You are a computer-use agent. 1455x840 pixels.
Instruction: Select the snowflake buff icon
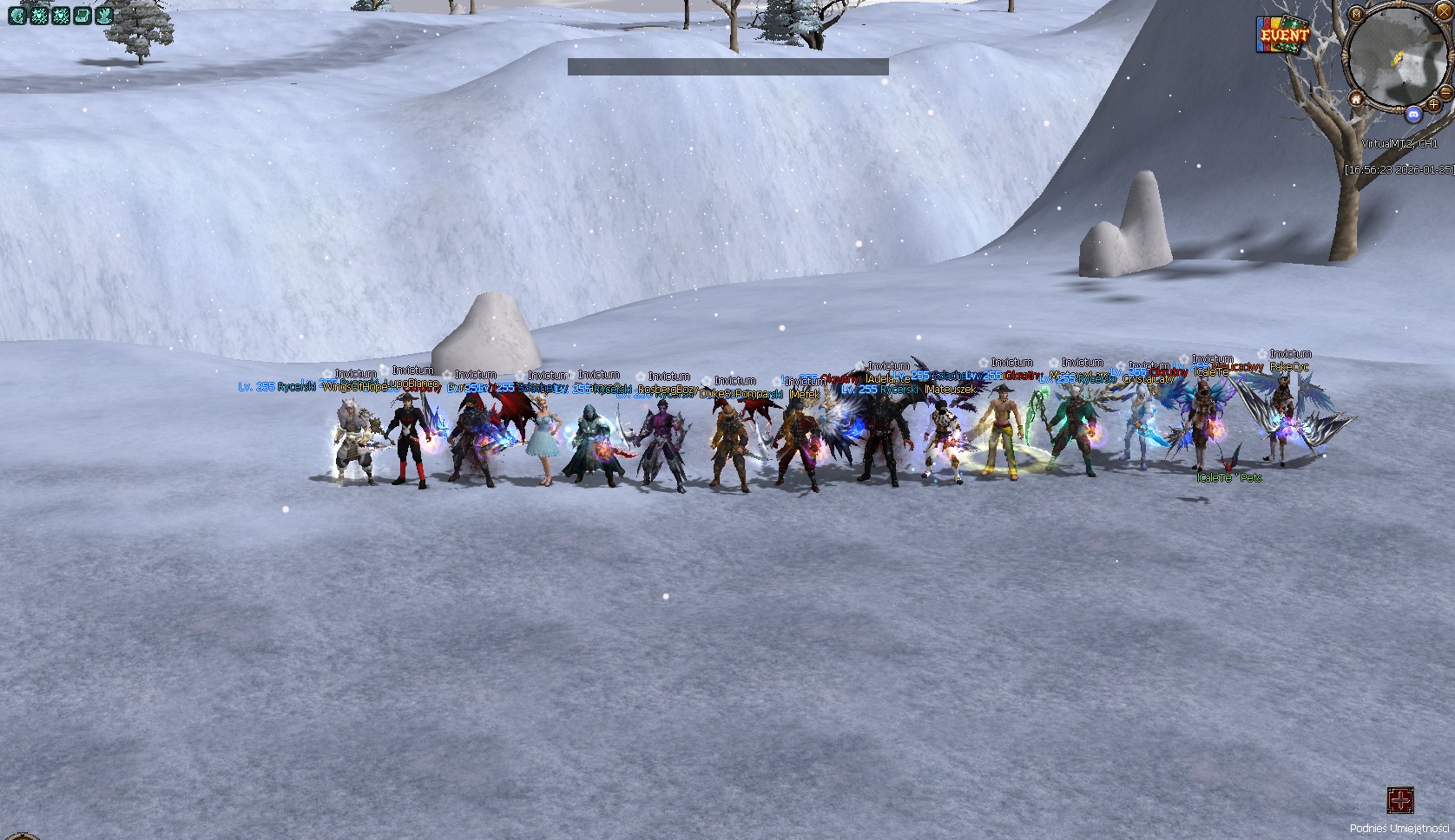tap(39, 16)
